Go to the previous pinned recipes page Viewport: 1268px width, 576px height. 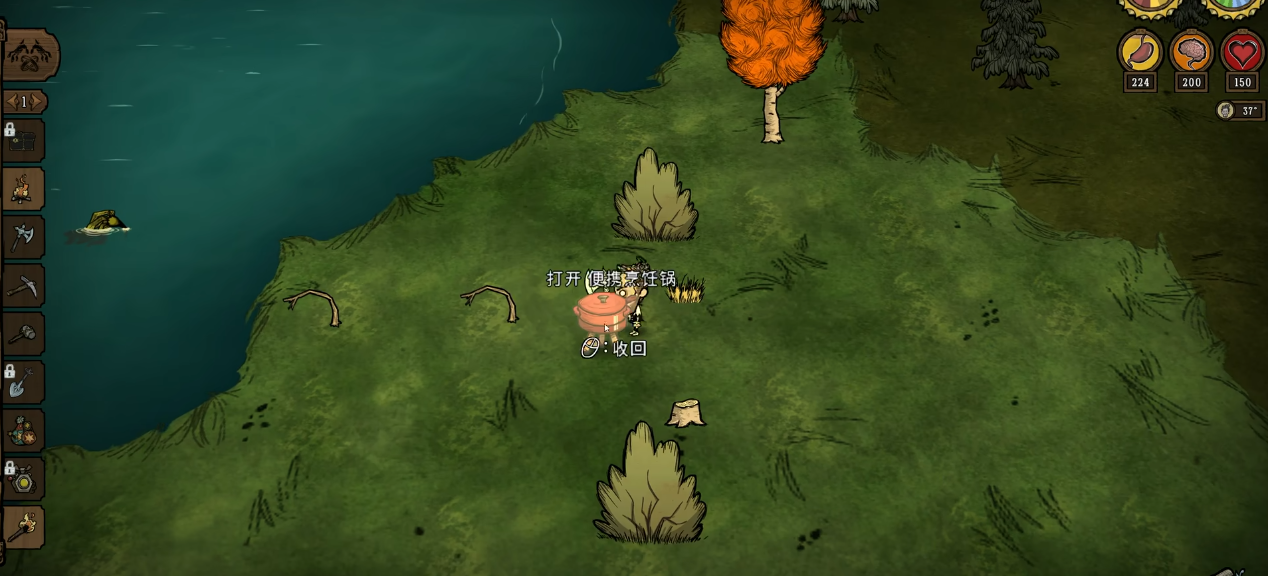11,102
